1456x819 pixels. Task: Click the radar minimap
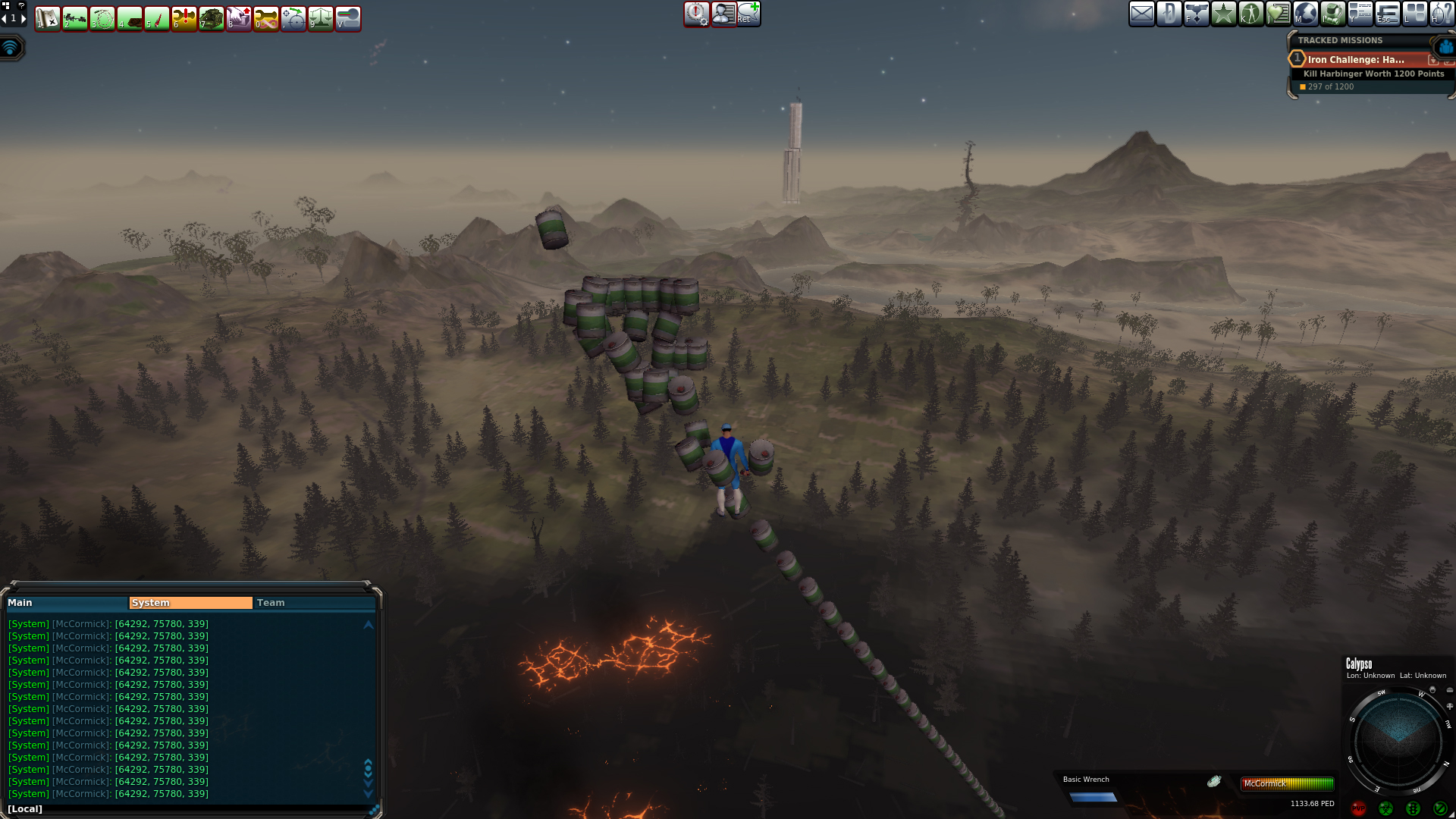tap(1398, 739)
